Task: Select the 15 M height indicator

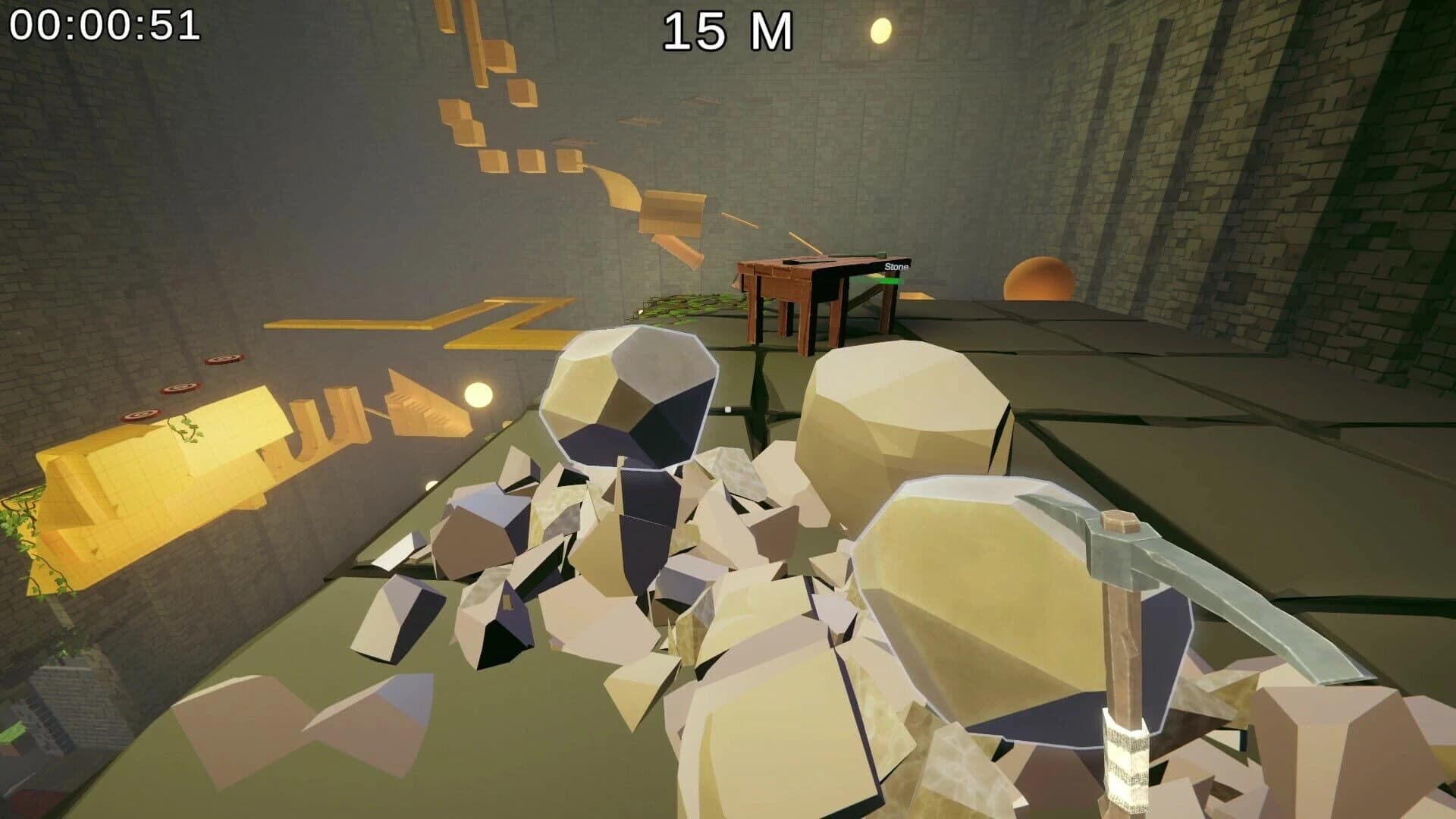Action: (x=730, y=30)
